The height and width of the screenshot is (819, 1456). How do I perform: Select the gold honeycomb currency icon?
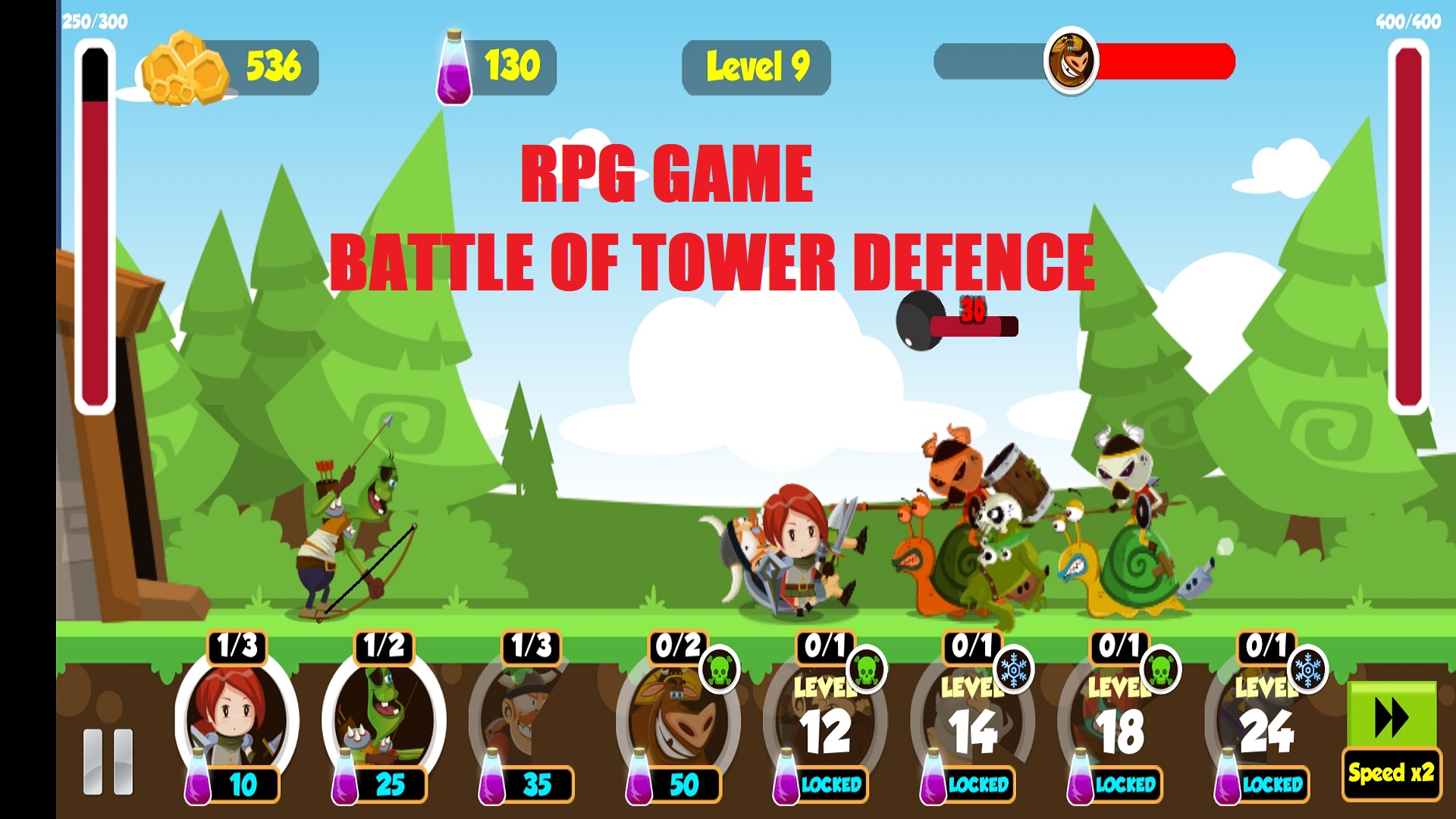pyautogui.click(x=184, y=70)
